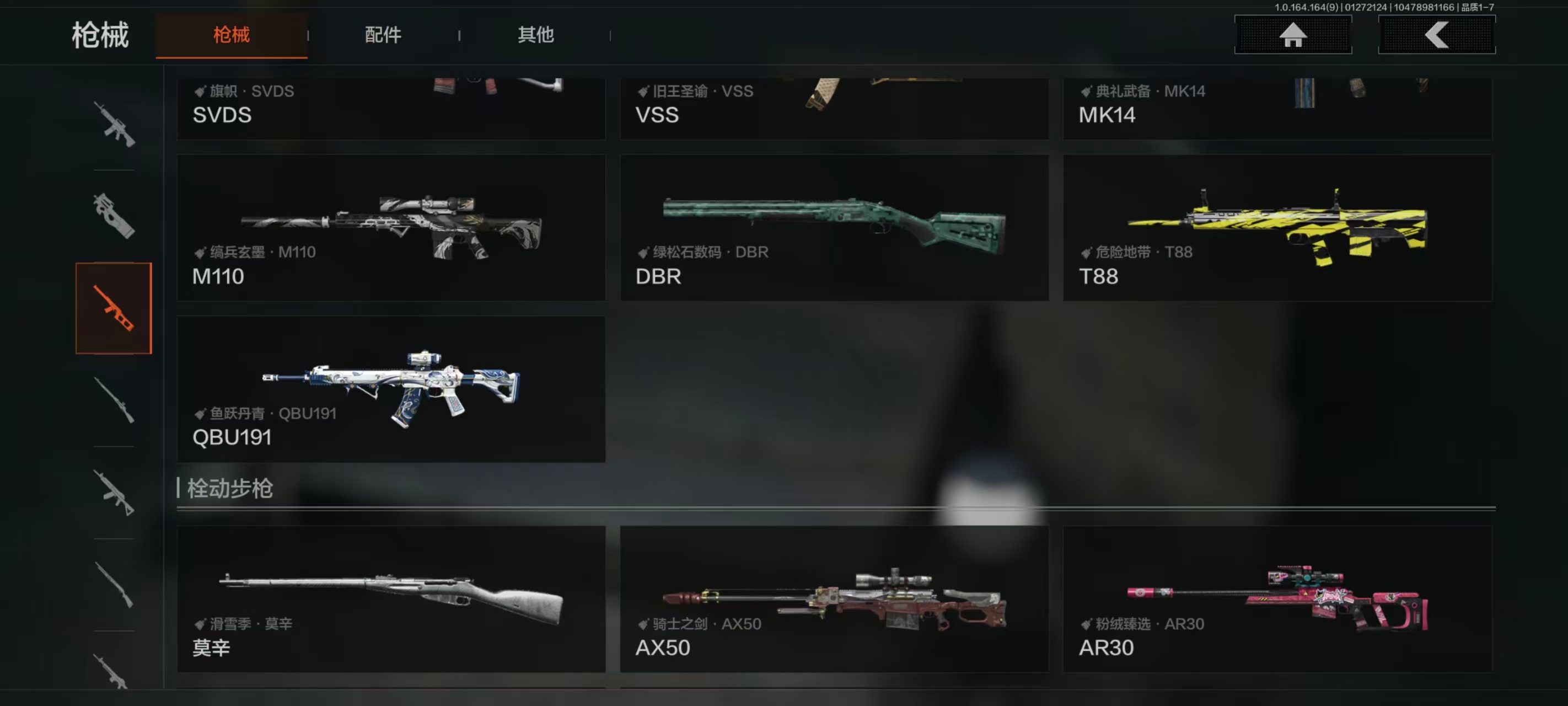Switch to the 枪械 tab
The width and height of the screenshot is (1568, 706).
pos(232,35)
